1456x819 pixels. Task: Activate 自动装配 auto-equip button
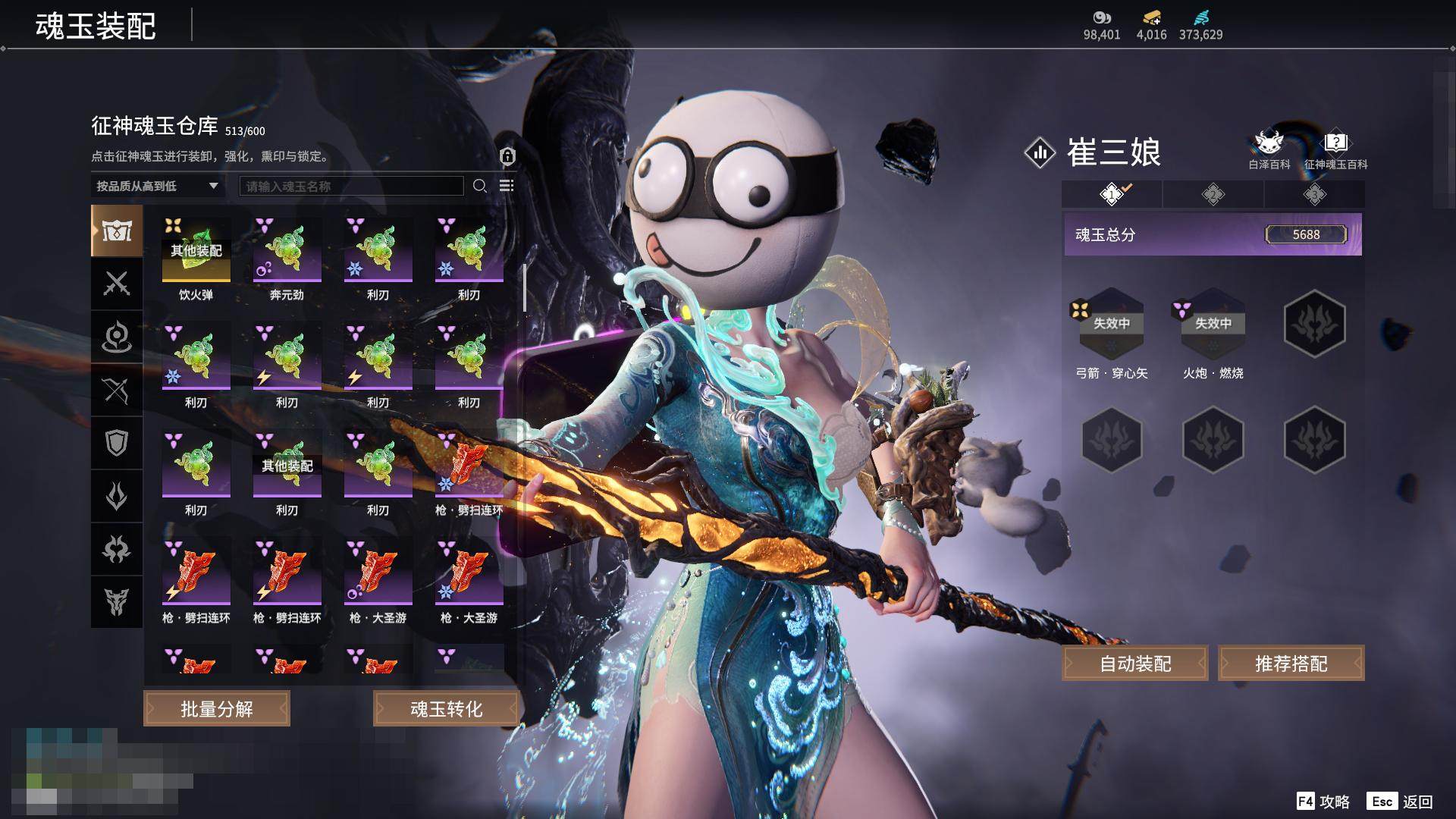pyautogui.click(x=1134, y=664)
